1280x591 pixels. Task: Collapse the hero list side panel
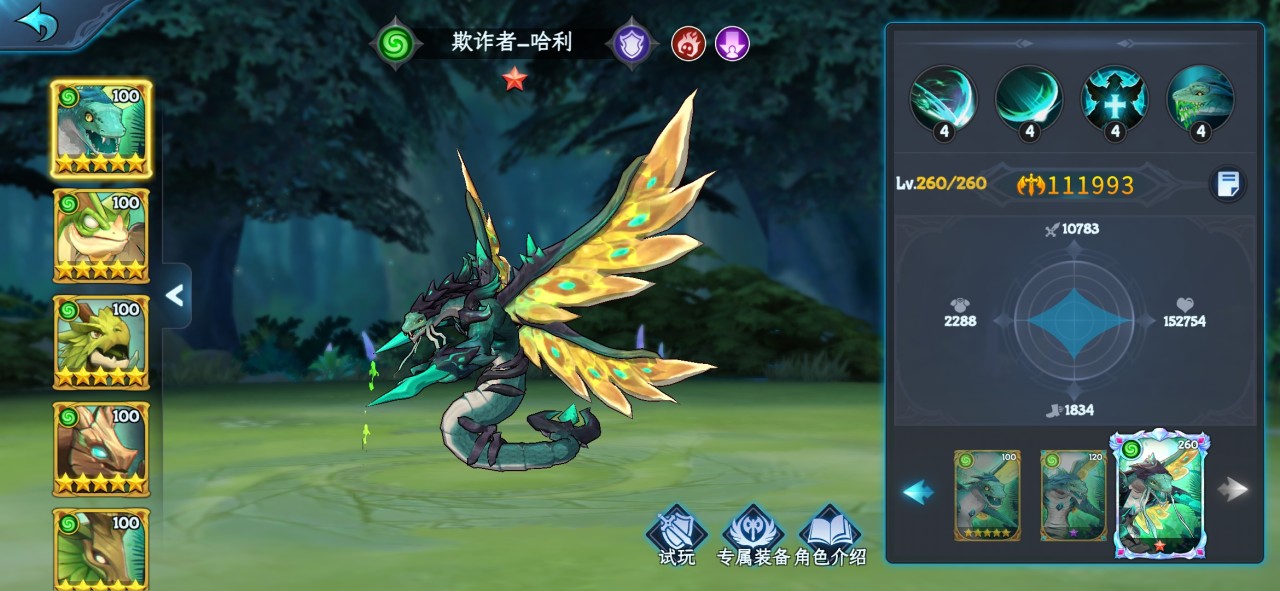(x=175, y=295)
